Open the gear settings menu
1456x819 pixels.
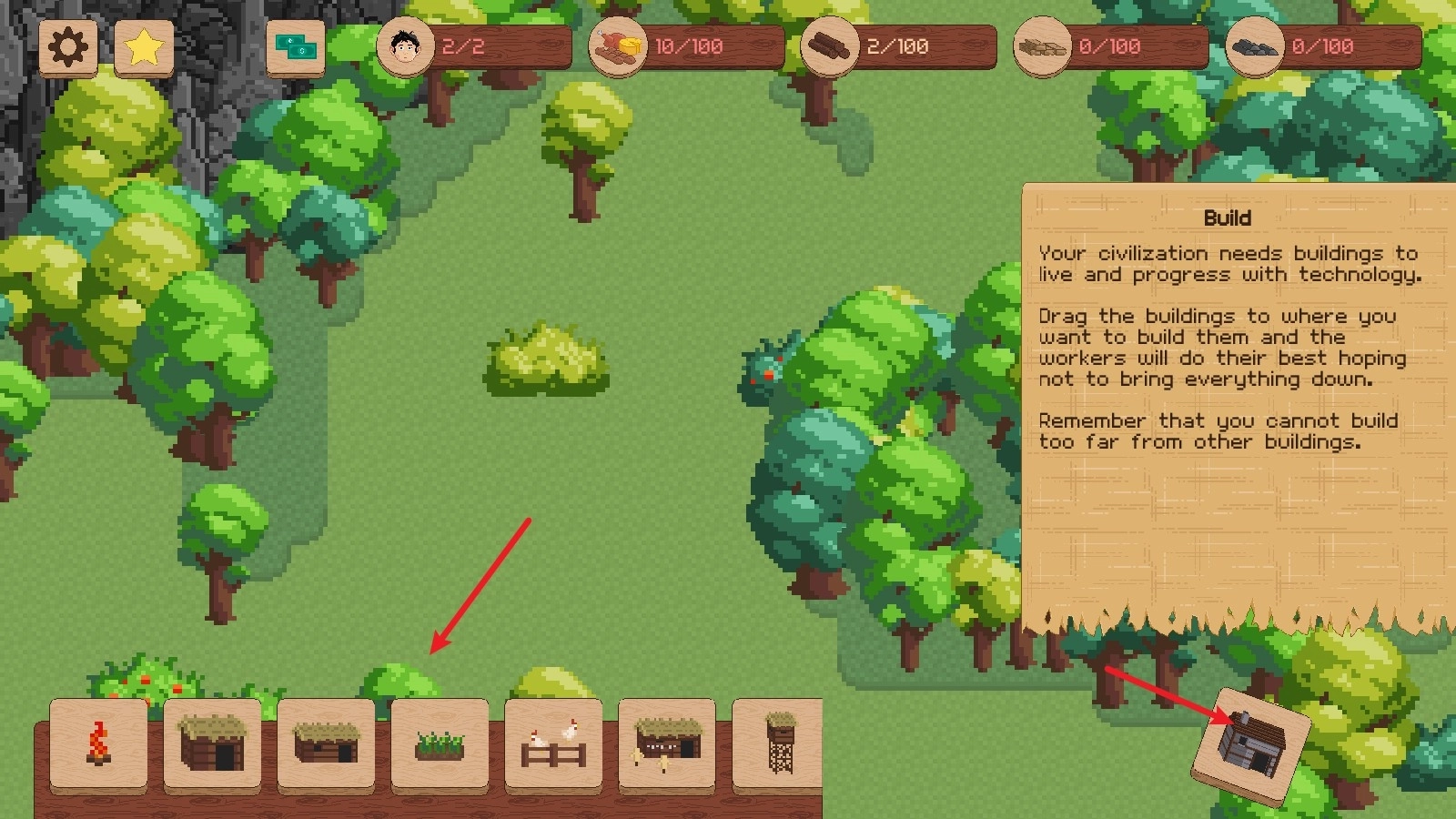click(69, 47)
